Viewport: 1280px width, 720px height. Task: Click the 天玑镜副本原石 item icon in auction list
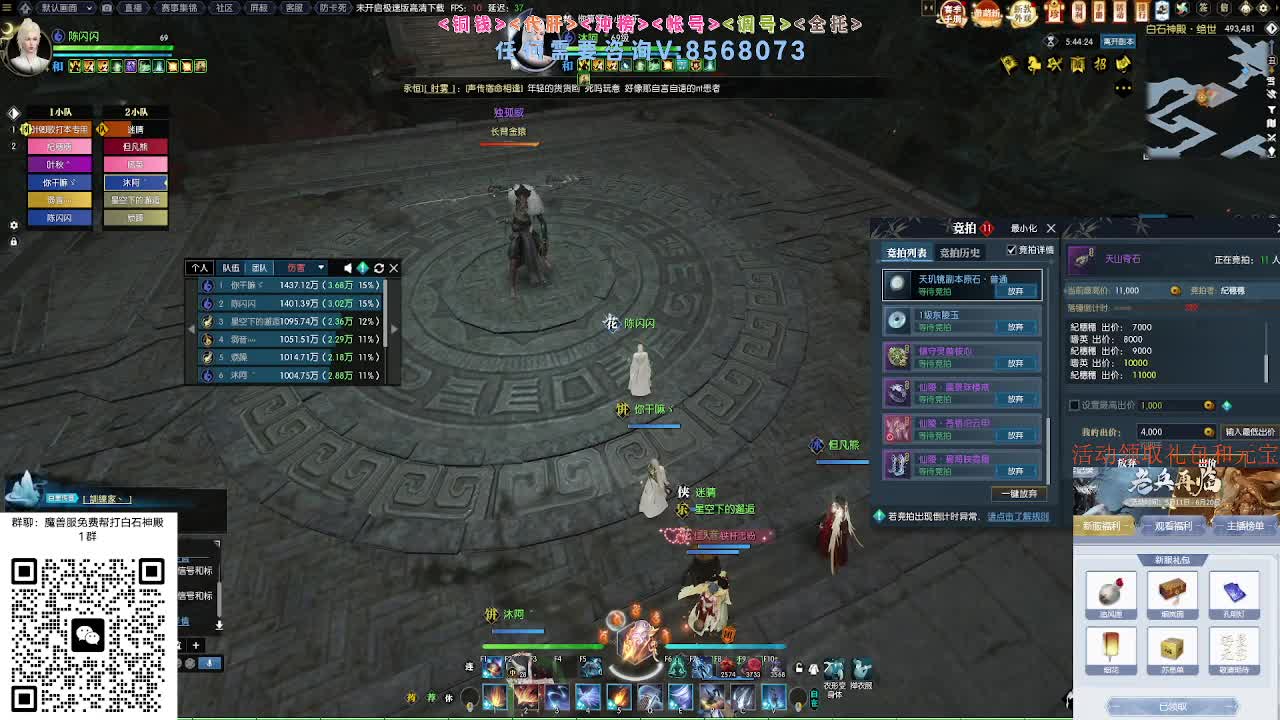tap(897, 286)
